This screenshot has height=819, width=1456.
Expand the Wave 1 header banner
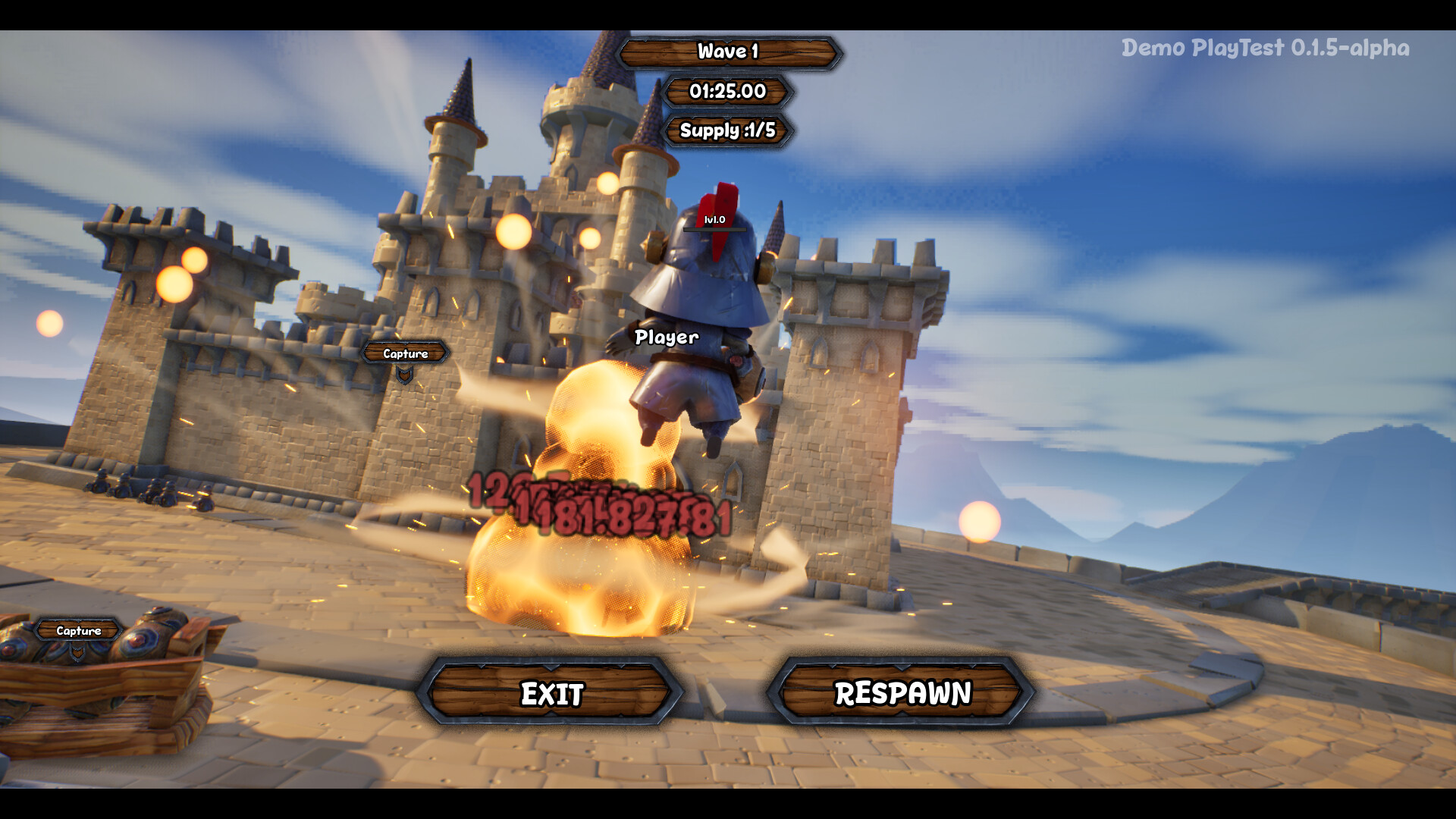click(726, 53)
